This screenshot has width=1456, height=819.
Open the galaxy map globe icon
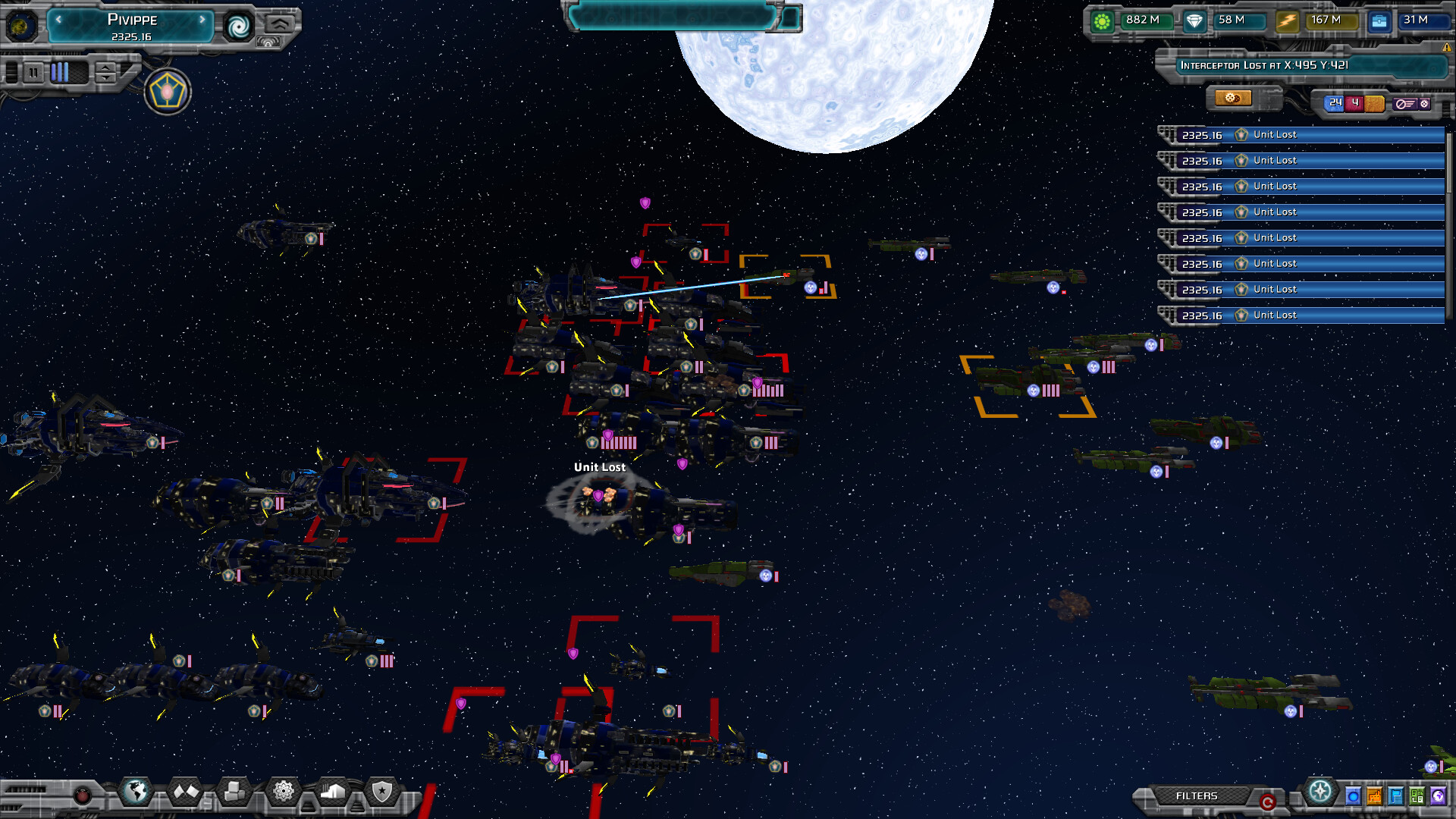point(136,791)
